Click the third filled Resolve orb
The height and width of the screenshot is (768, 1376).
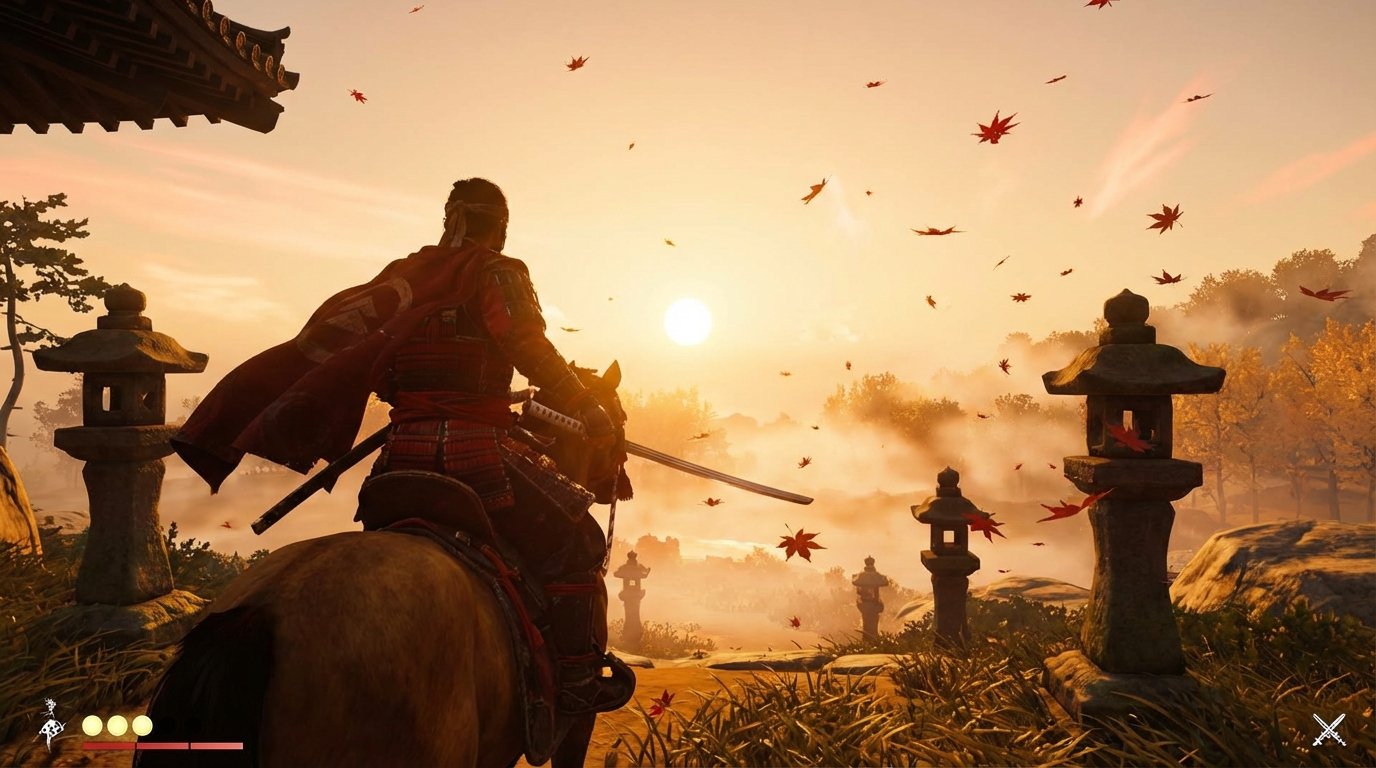coord(142,725)
